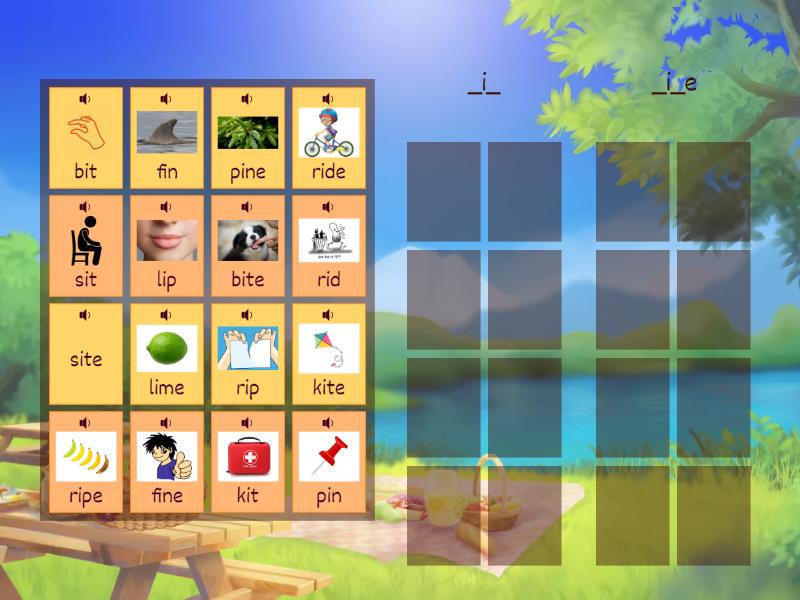Play the sound for the "pin" card
This screenshot has width=800, height=600.
tap(328, 423)
